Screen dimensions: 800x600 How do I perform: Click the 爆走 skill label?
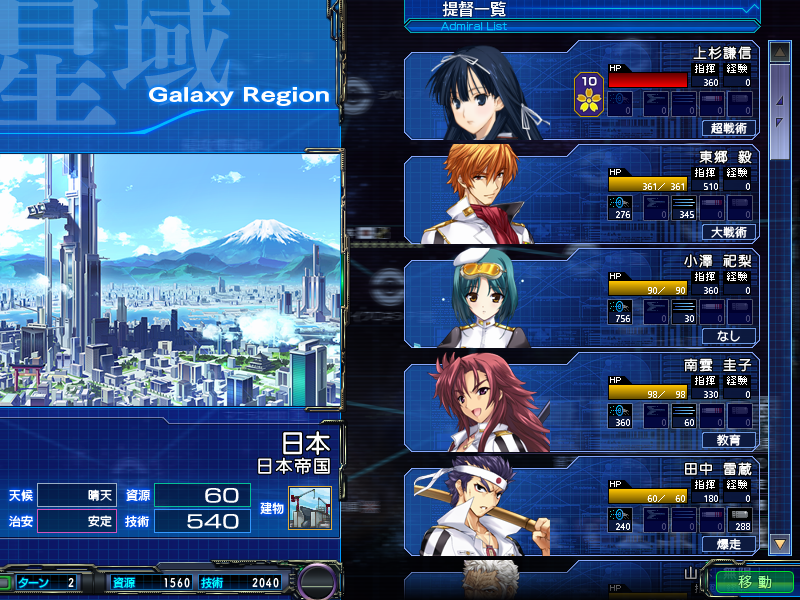[729, 544]
